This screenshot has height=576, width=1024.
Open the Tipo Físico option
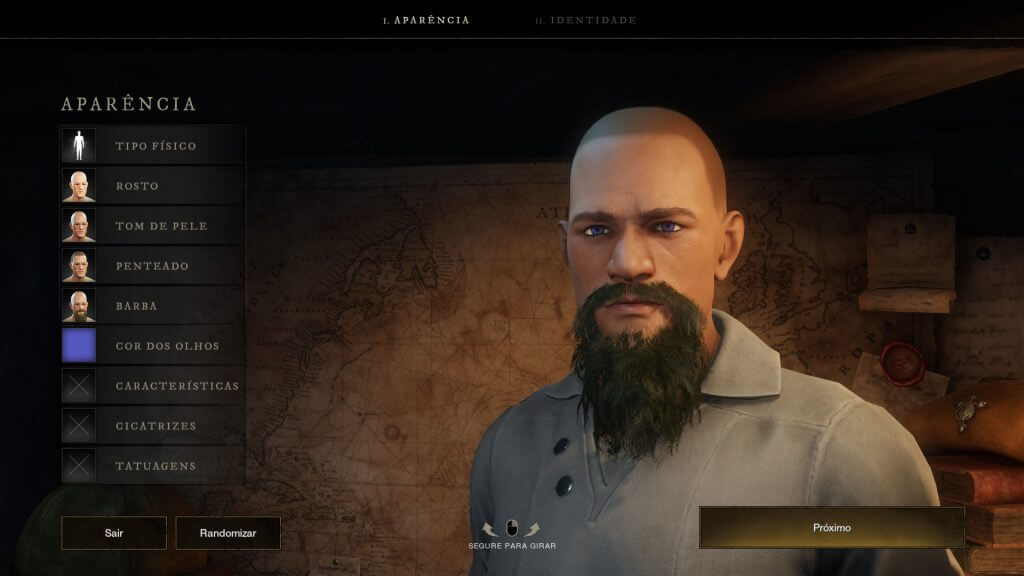pos(153,146)
